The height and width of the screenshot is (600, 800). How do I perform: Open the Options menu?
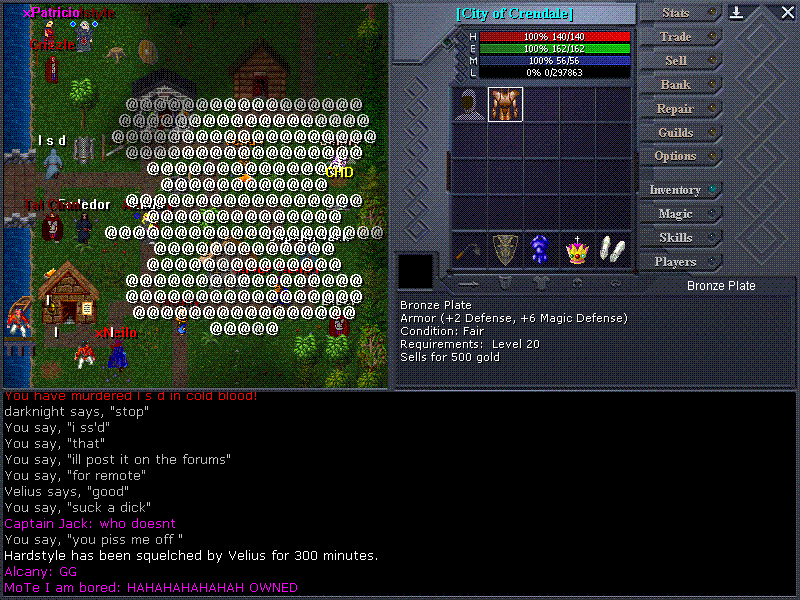pos(676,157)
